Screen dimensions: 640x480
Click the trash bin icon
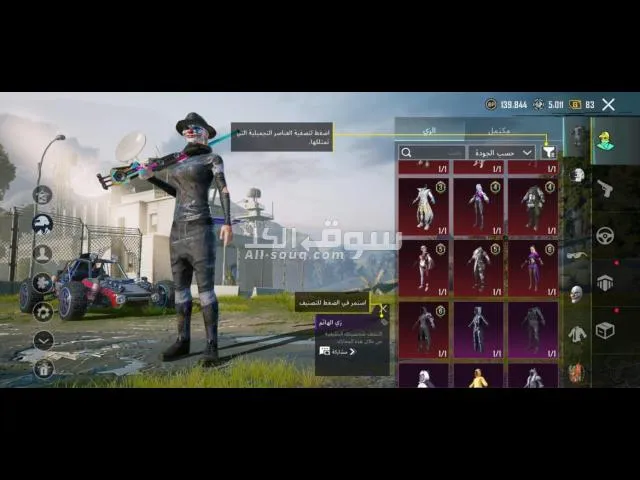(43, 368)
